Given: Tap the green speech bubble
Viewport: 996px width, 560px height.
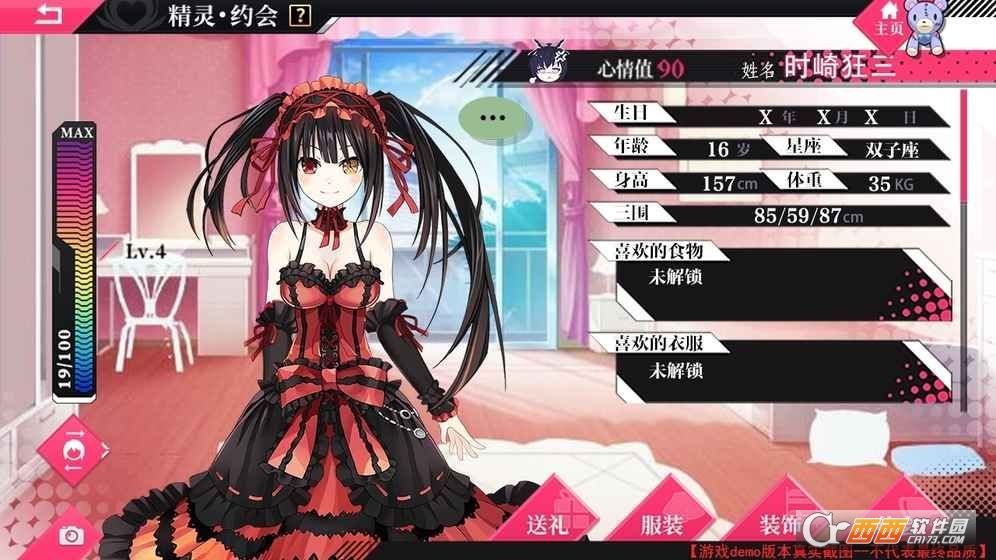Looking at the screenshot, I should 490,117.
